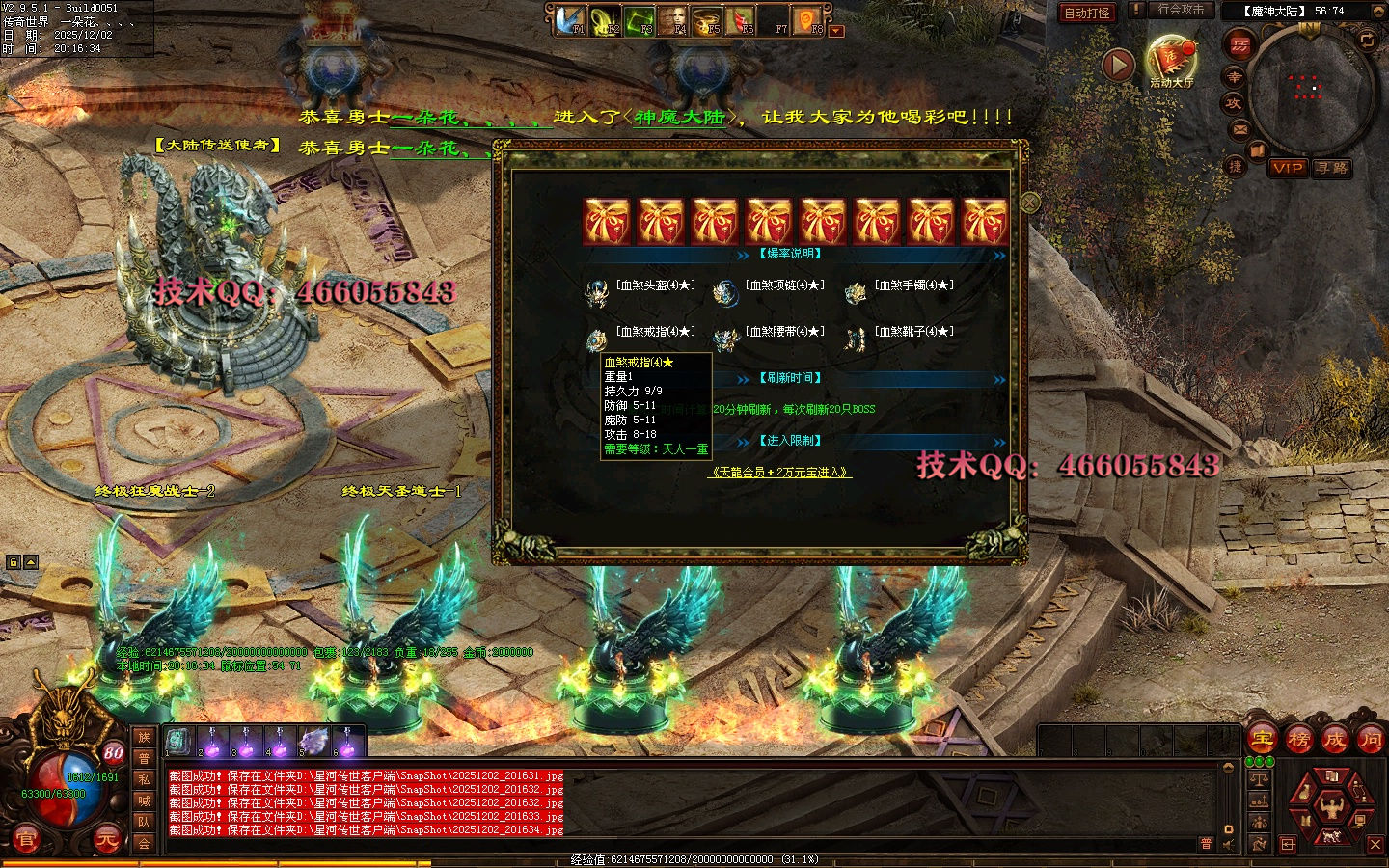Open the 榜 rankings orb
Screen dimensions: 1389x868
[1299, 740]
